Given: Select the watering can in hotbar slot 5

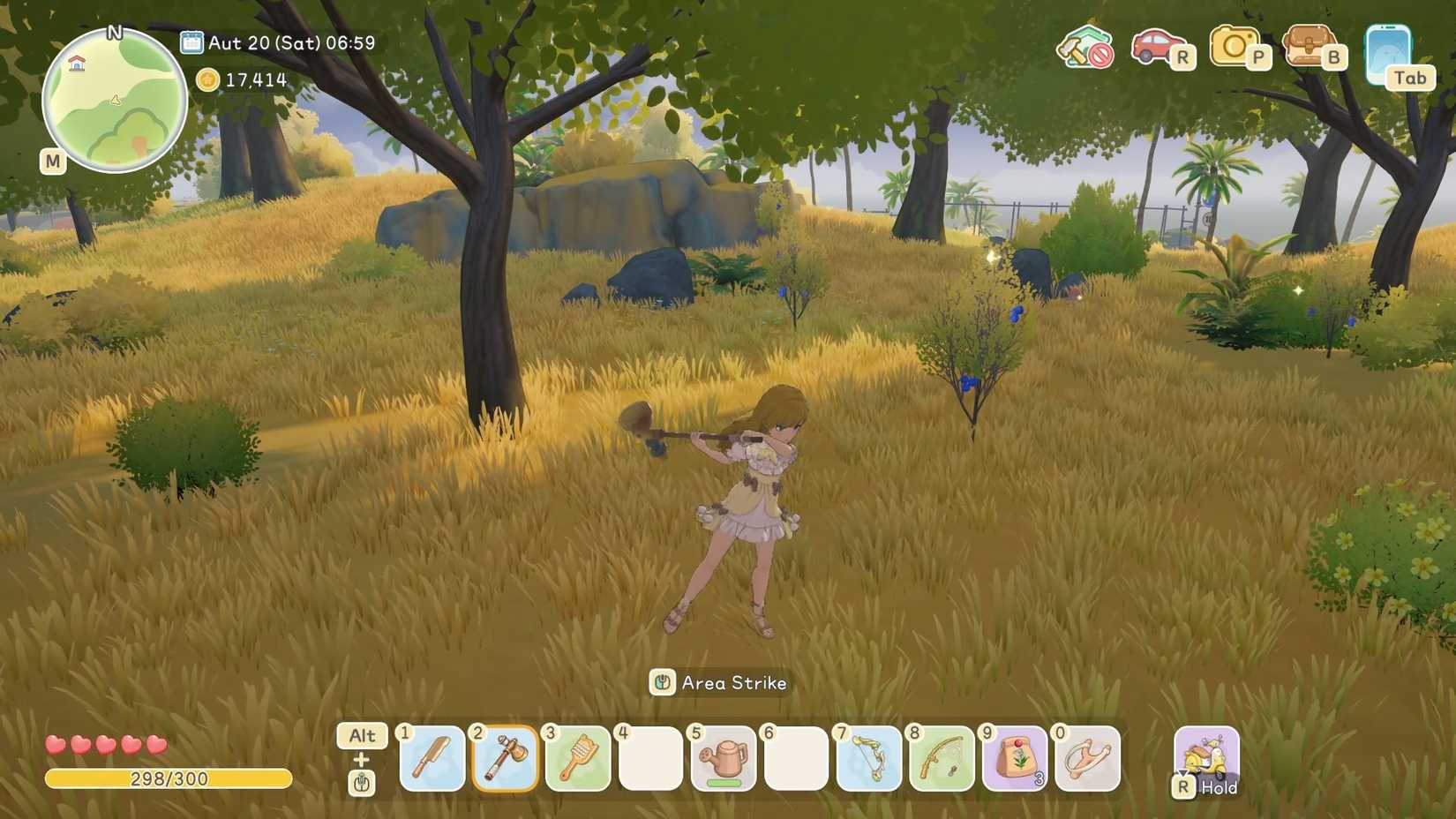Looking at the screenshot, I should tap(724, 760).
